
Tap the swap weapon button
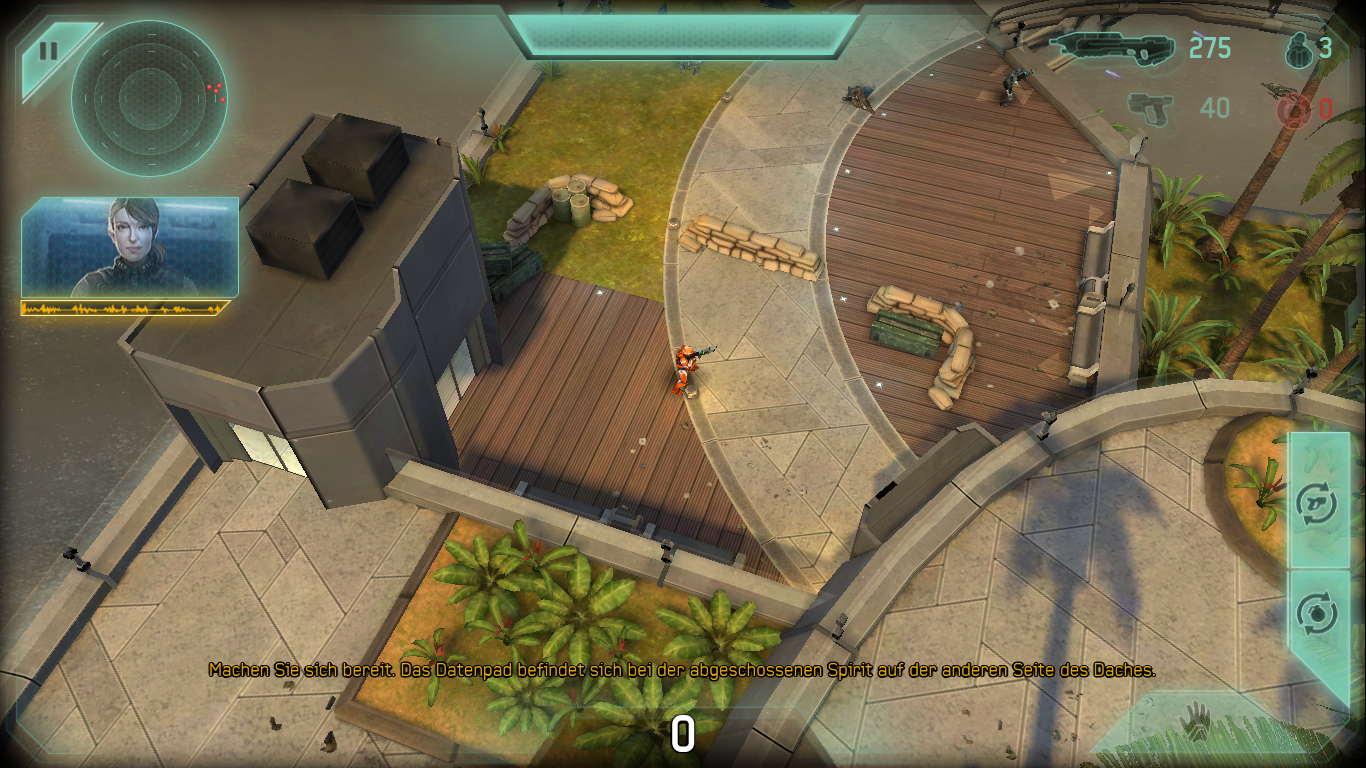[x=1316, y=502]
